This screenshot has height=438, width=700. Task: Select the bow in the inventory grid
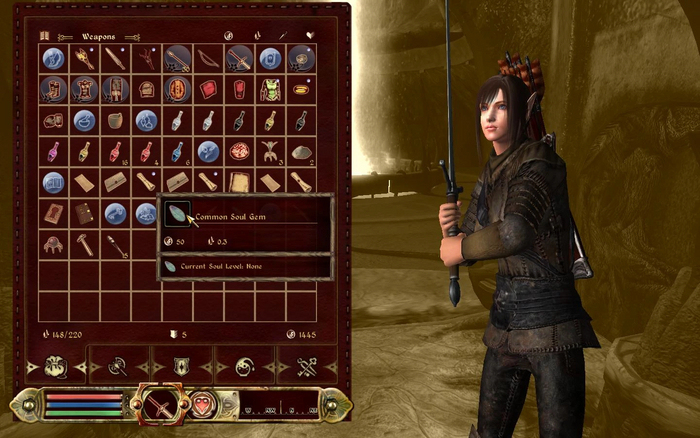208,58
